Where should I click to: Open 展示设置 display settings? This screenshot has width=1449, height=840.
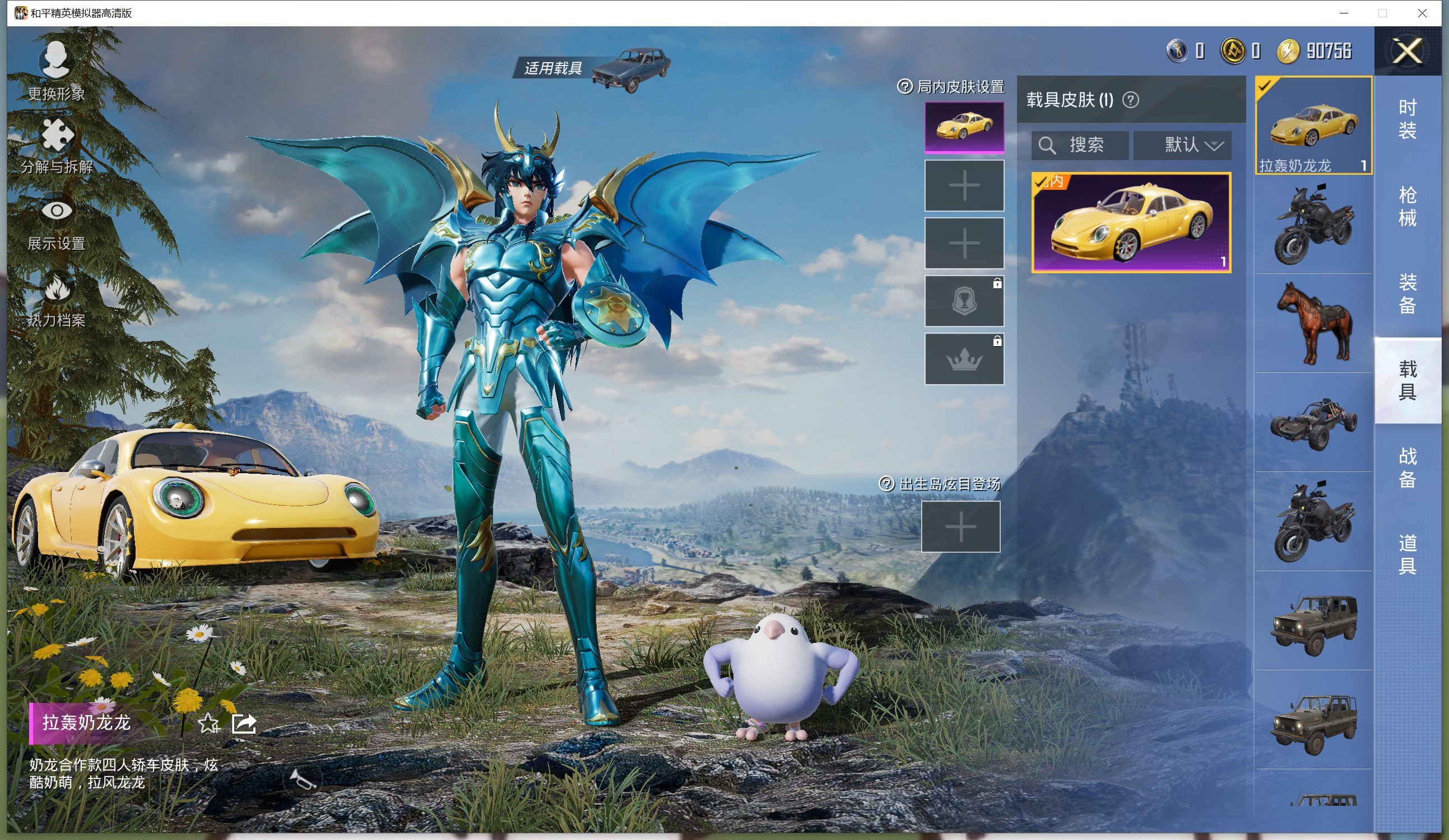[57, 223]
